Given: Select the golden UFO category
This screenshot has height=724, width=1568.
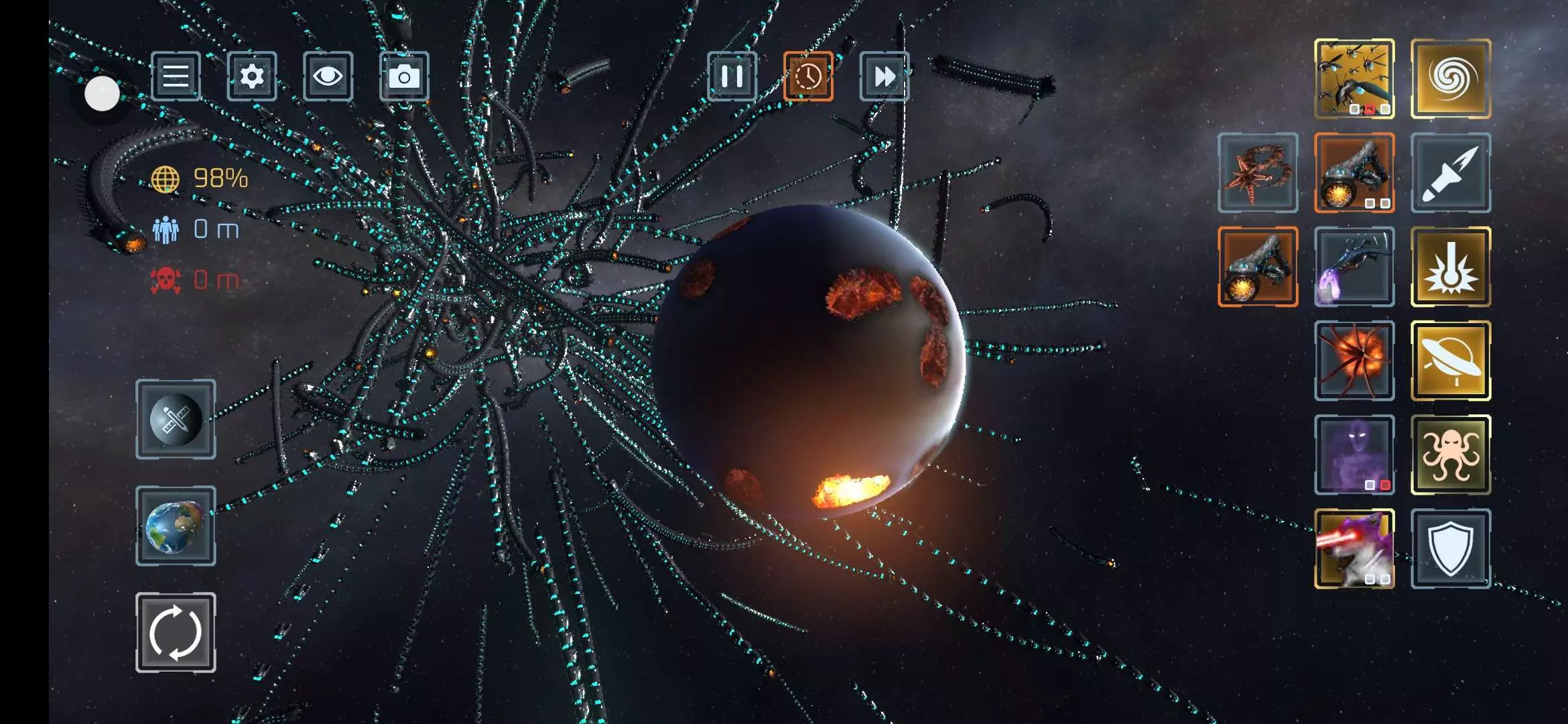Looking at the screenshot, I should 1451,361.
